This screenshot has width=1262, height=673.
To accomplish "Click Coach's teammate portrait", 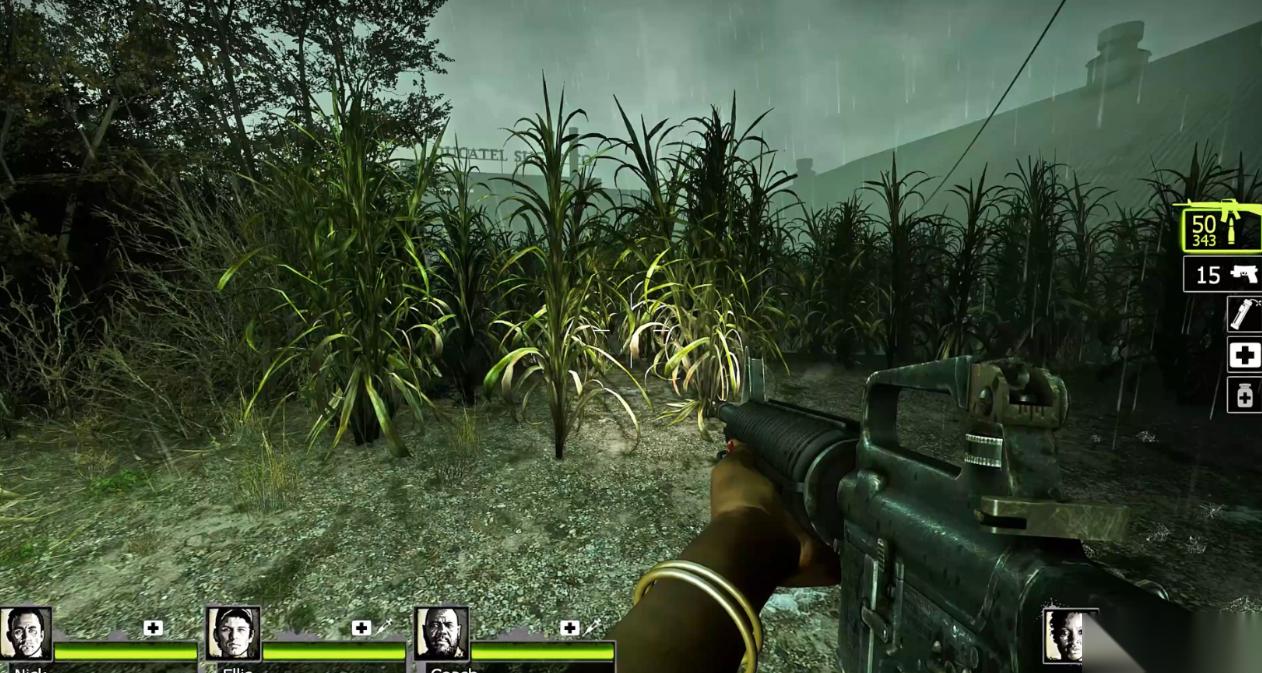I will (441, 633).
